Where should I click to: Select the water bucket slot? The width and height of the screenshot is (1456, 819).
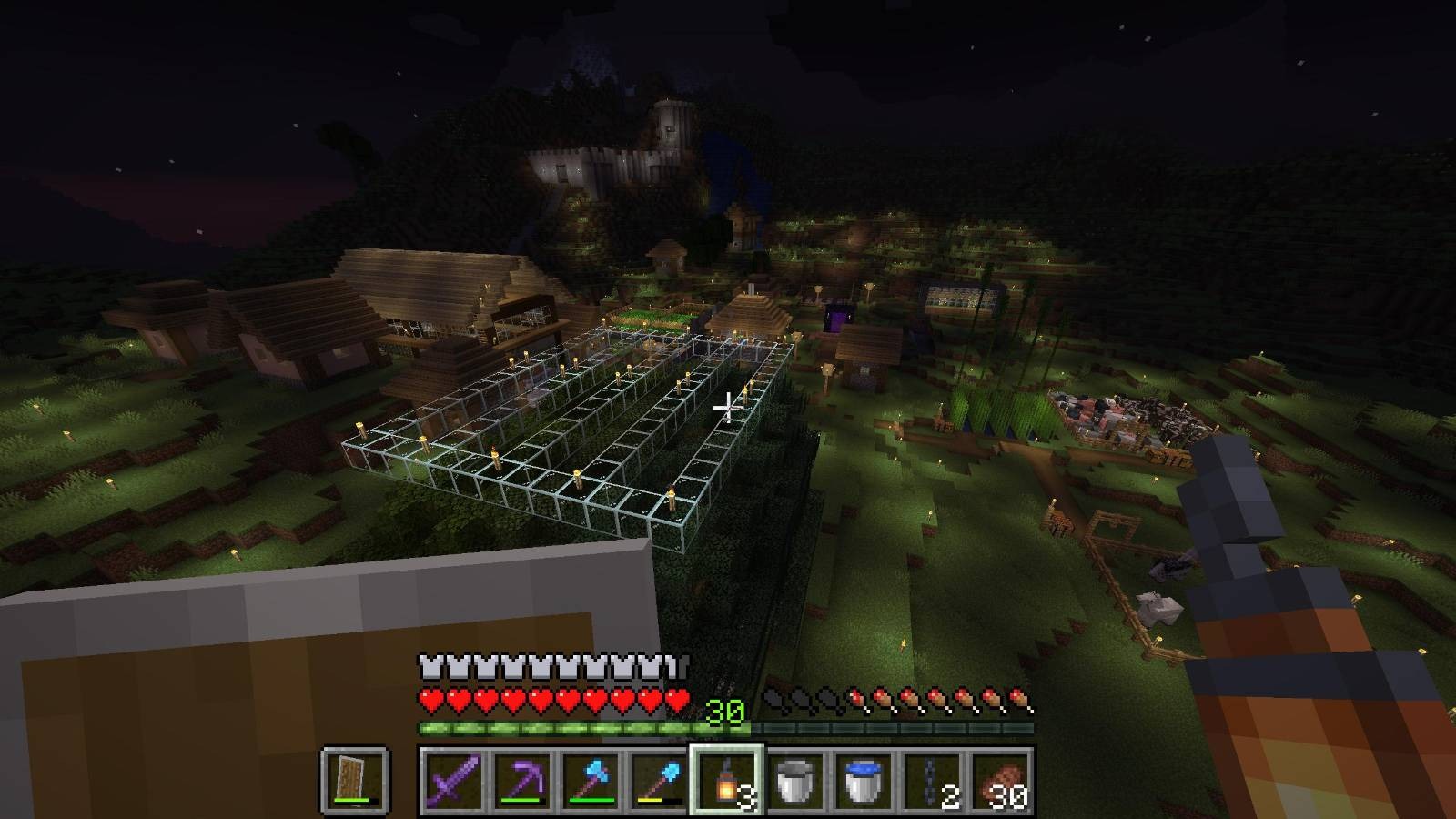click(863, 780)
